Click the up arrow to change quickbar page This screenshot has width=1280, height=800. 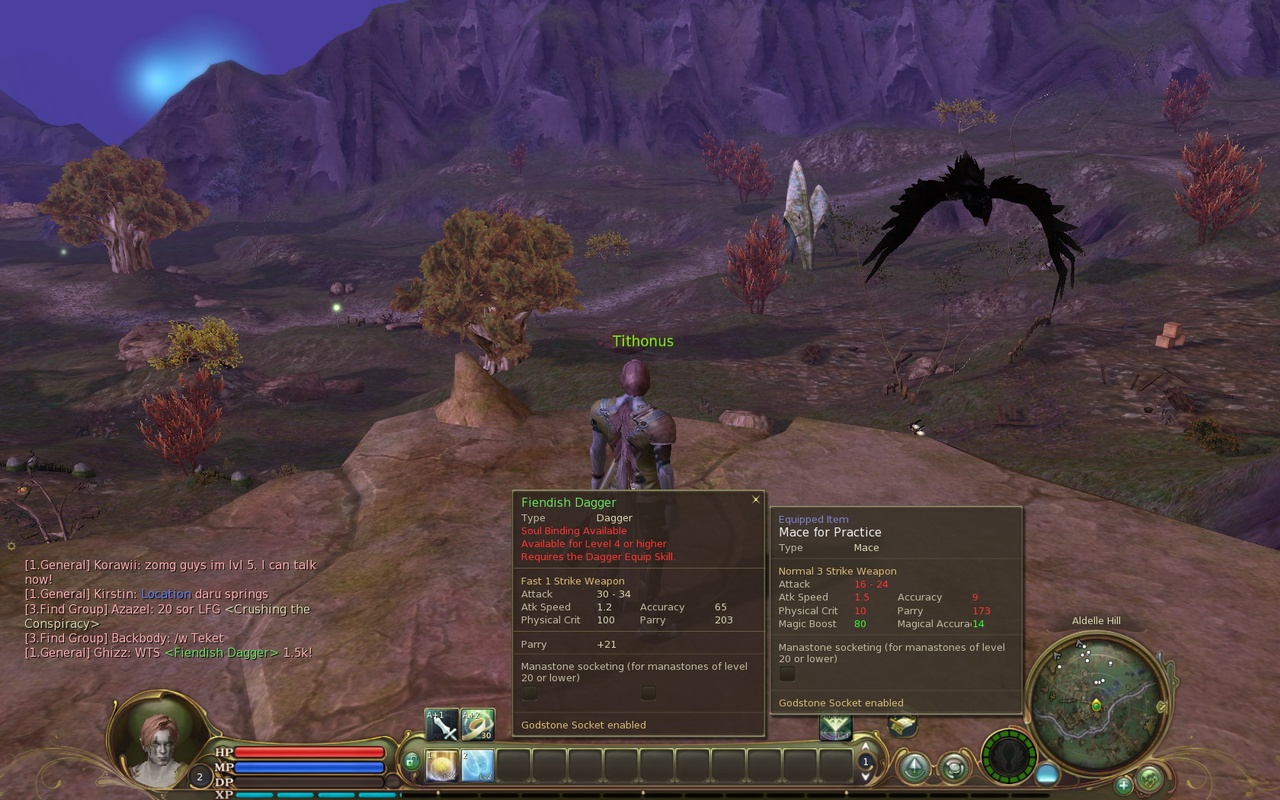pos(864,747)
